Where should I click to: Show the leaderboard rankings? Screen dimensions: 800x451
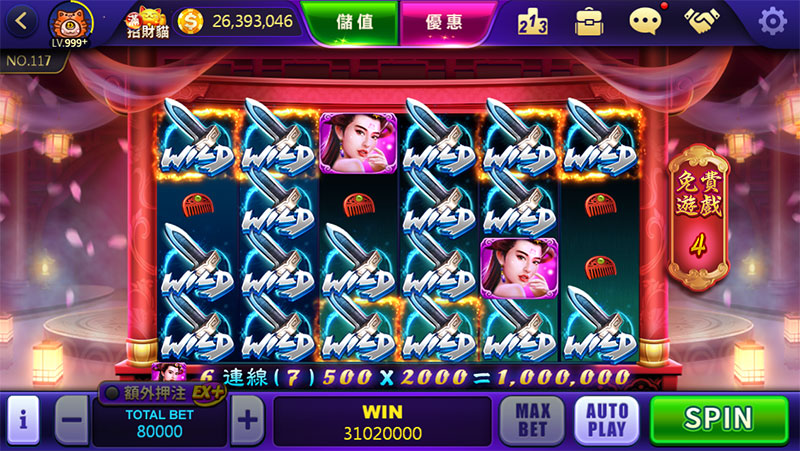537,20
